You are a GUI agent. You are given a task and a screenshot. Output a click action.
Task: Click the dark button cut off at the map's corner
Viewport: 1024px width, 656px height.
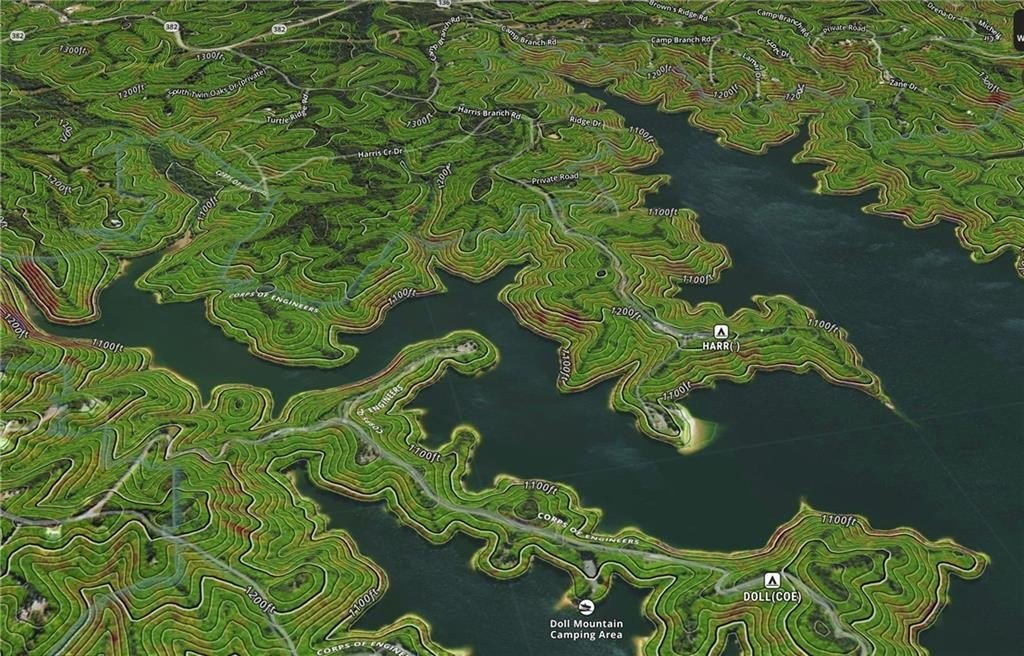tap(1018, 27)
